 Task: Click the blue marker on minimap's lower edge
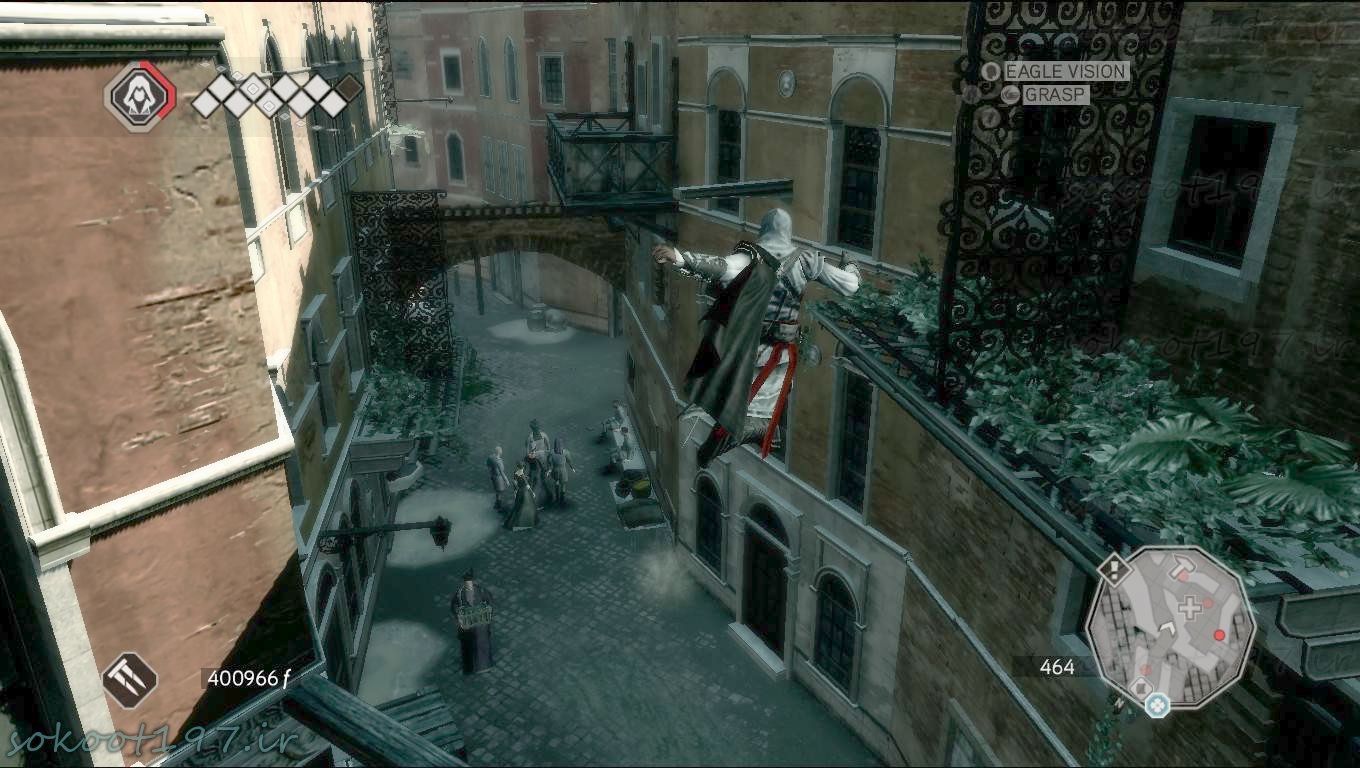(x=1158, y=704)
